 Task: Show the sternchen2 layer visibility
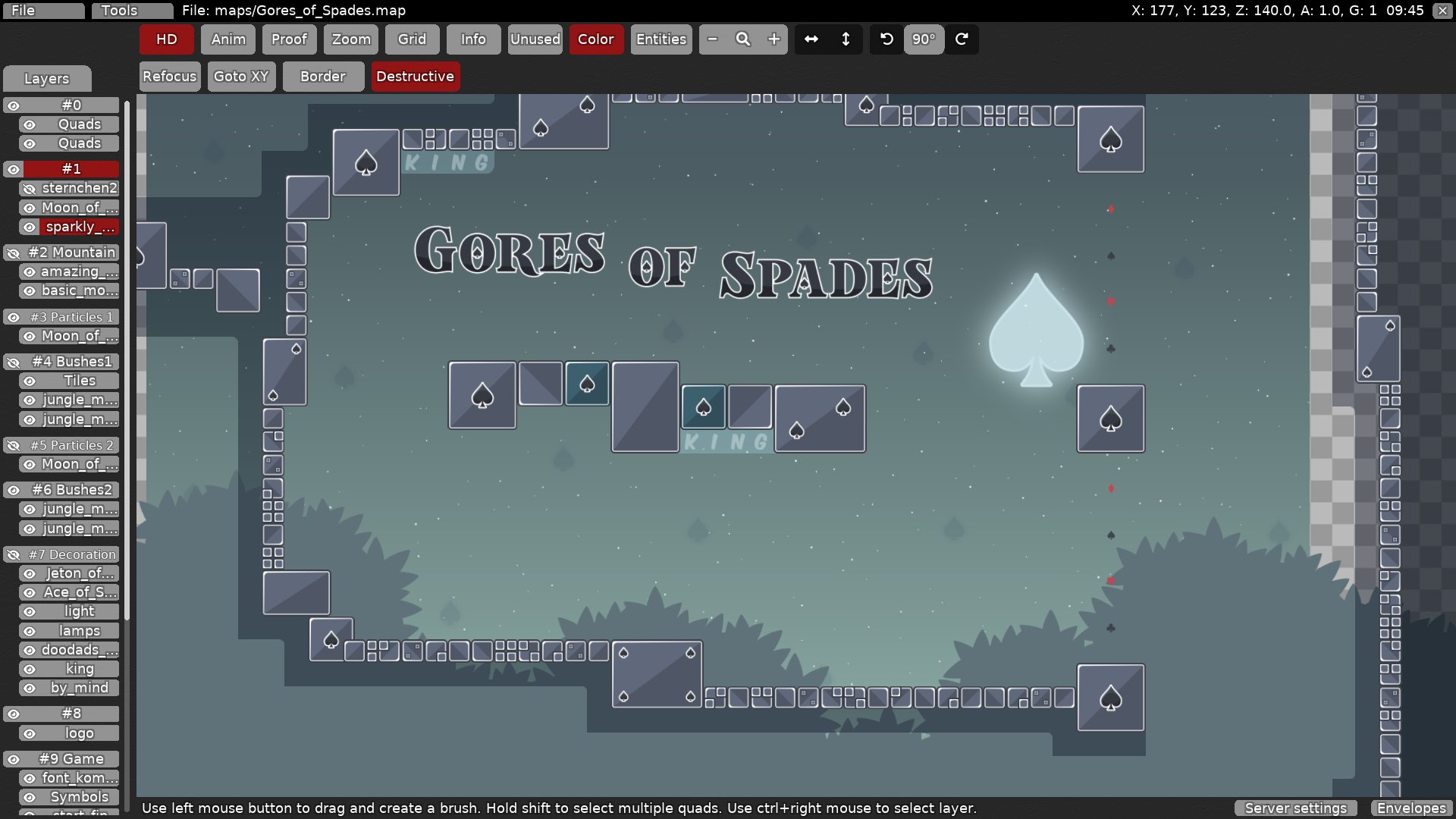[29, 188]
